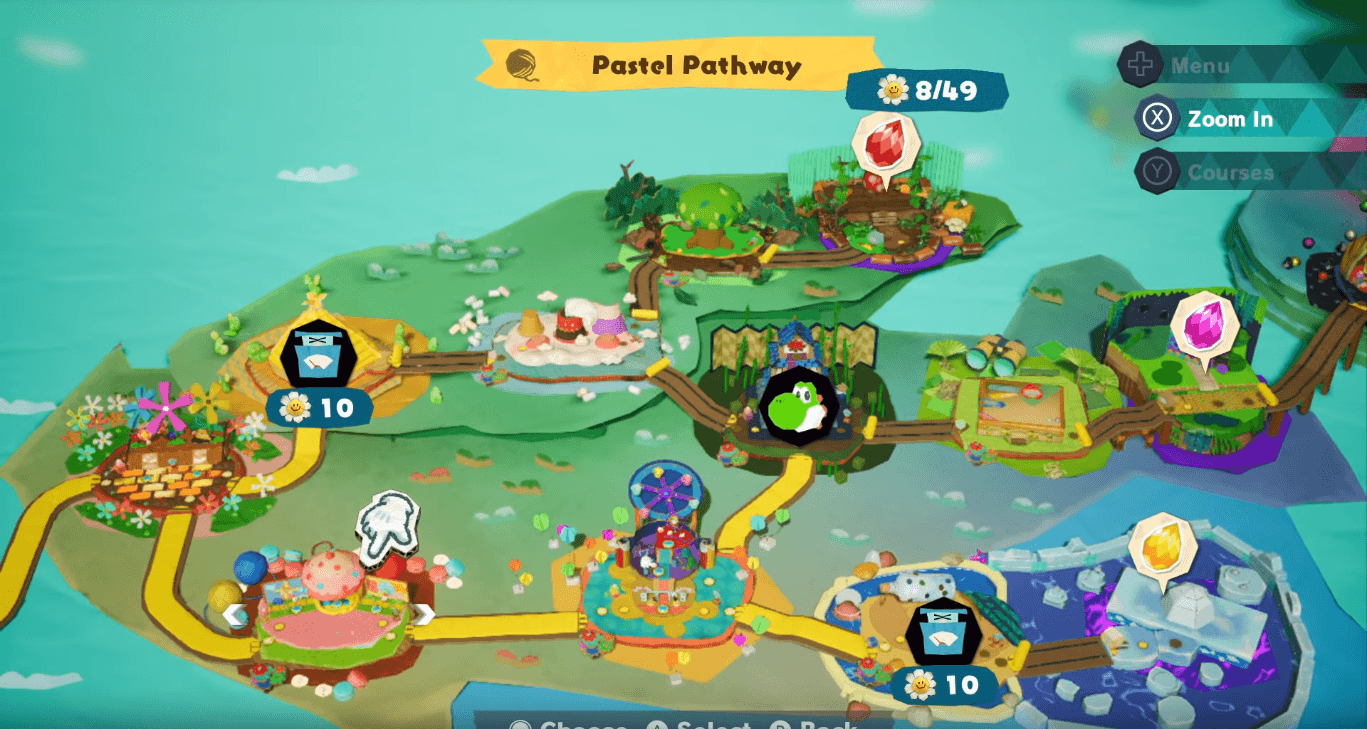This screenshot has height=729, width=1367.
Task: Open the Menu option
Action: 1199,66
